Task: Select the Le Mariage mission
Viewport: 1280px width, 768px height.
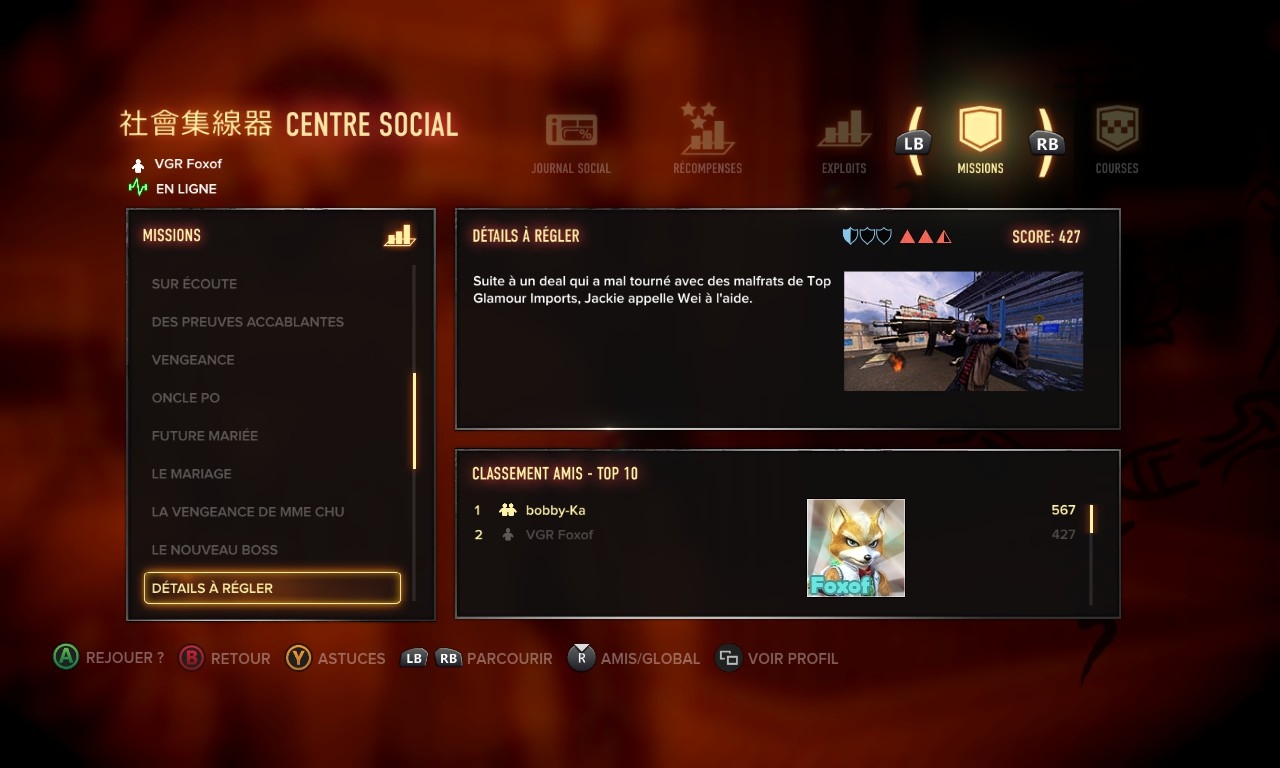Action: [192, 474]
